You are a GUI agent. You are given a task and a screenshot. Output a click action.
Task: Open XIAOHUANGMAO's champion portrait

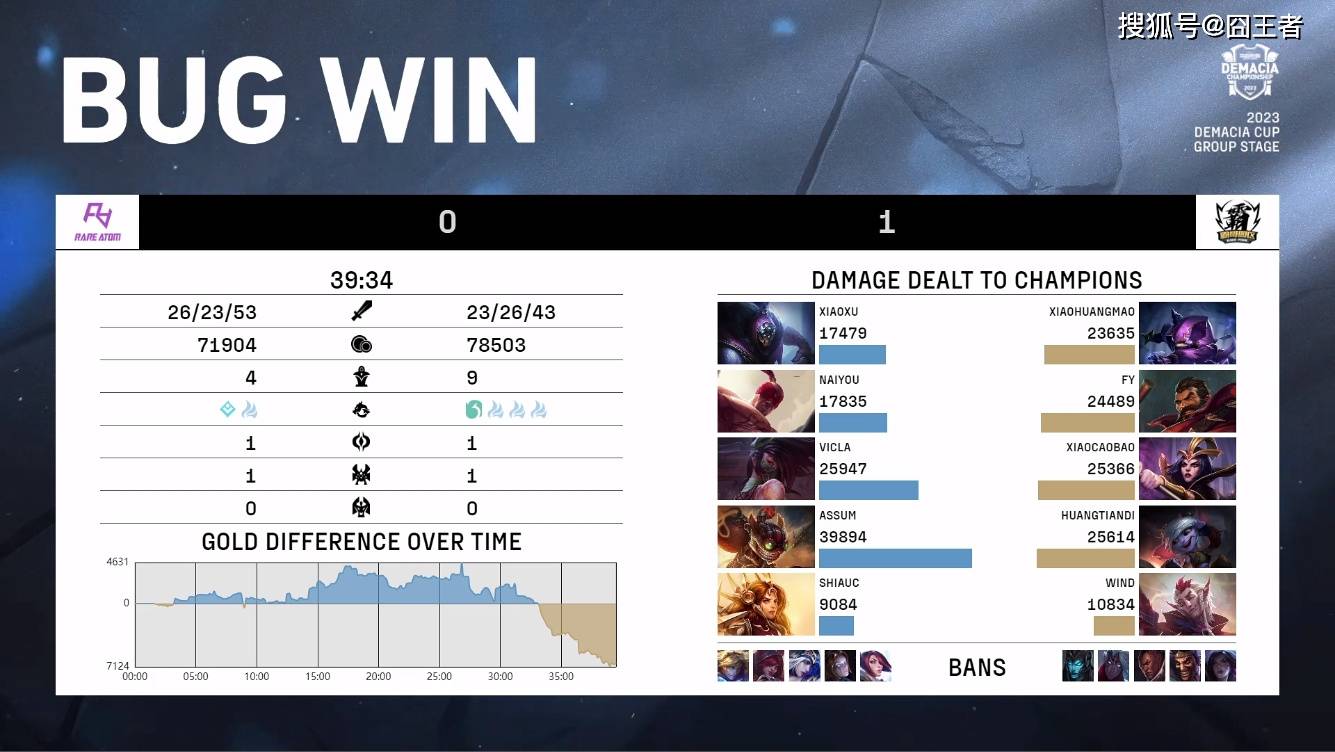pos(1187,333)
